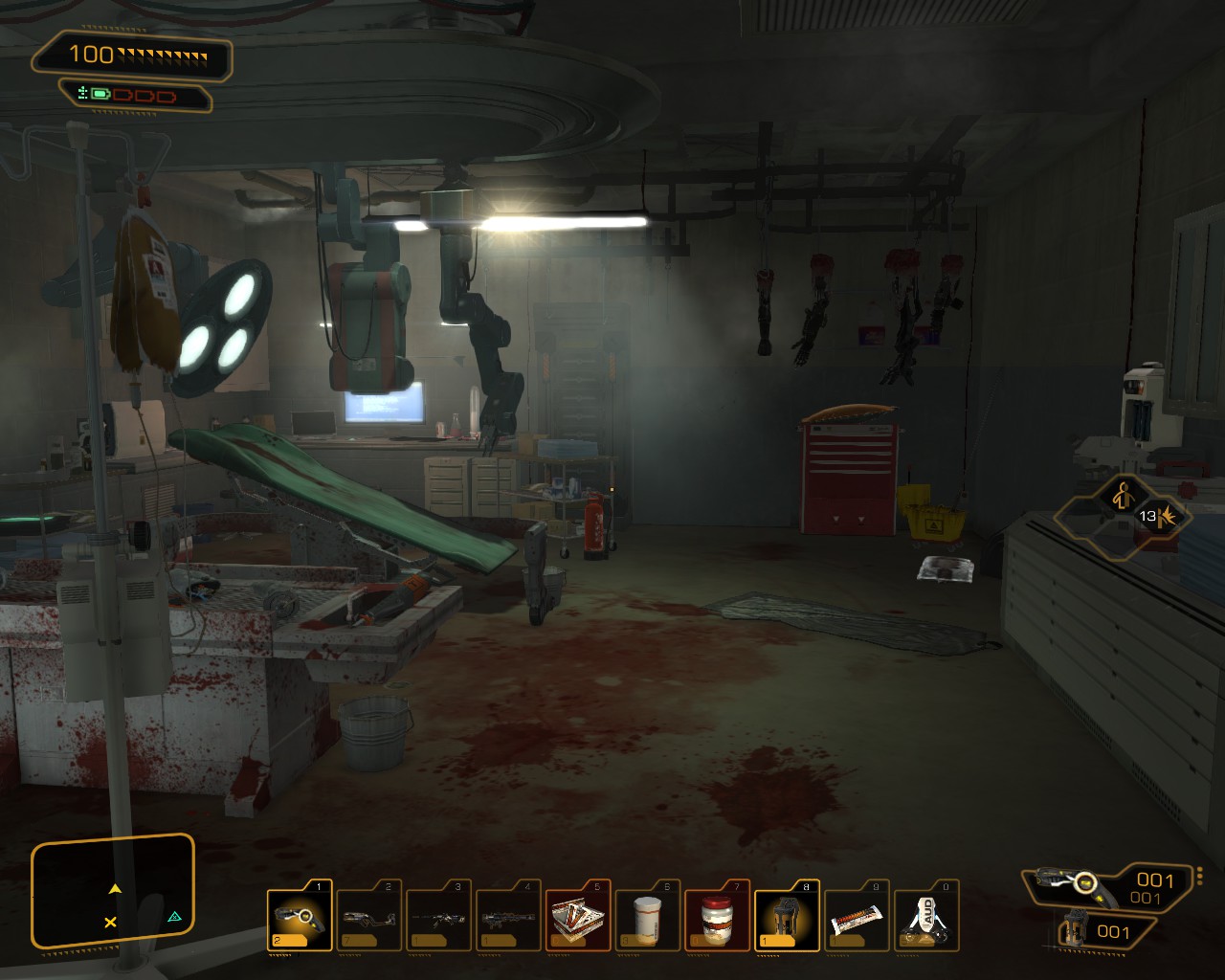Trigger the Typhoon explosive augmentation icon
Viewport: 1225px width, 980px height.
(1162, 518)
